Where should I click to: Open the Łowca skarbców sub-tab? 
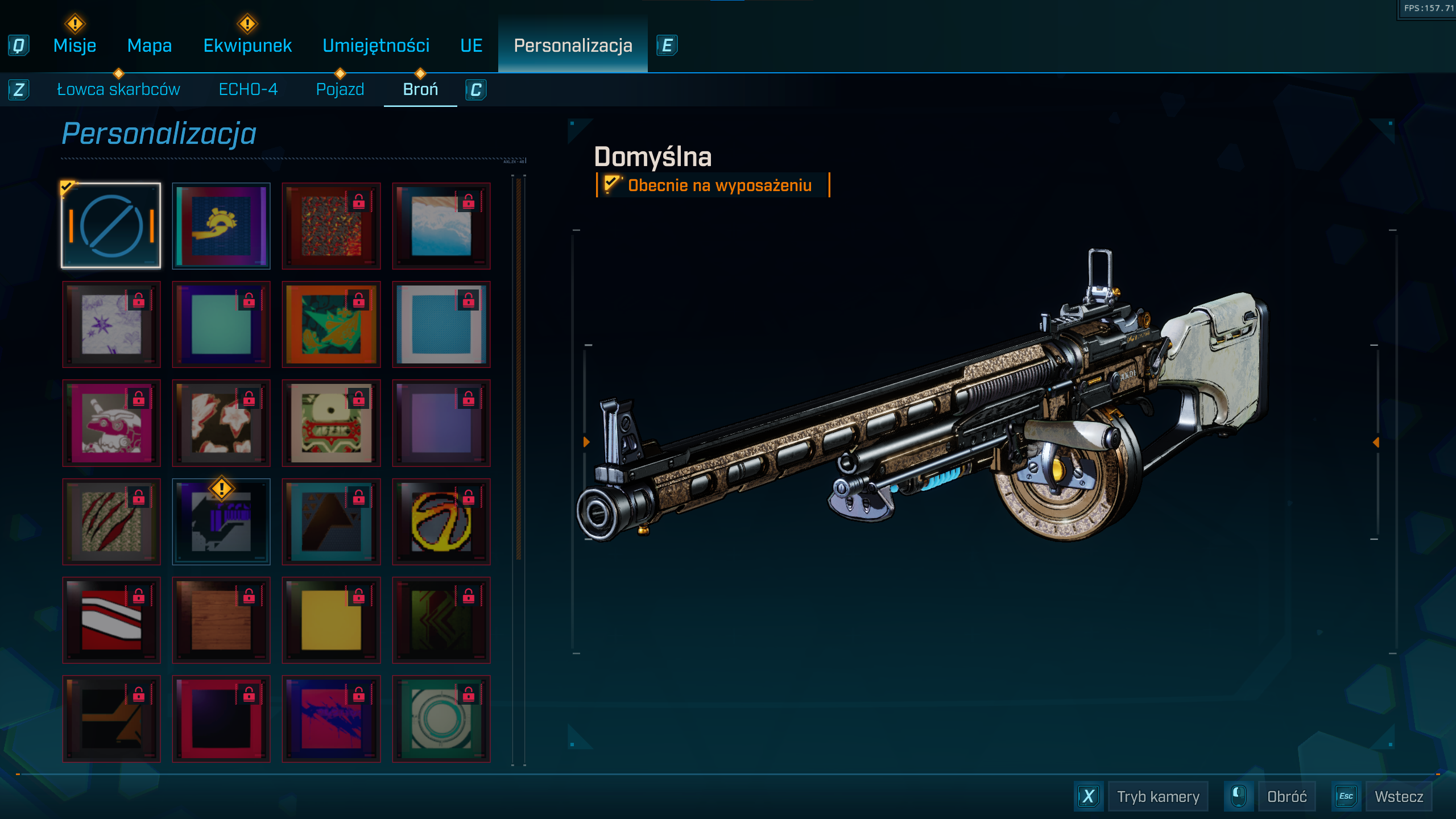(x=118, y=89)
